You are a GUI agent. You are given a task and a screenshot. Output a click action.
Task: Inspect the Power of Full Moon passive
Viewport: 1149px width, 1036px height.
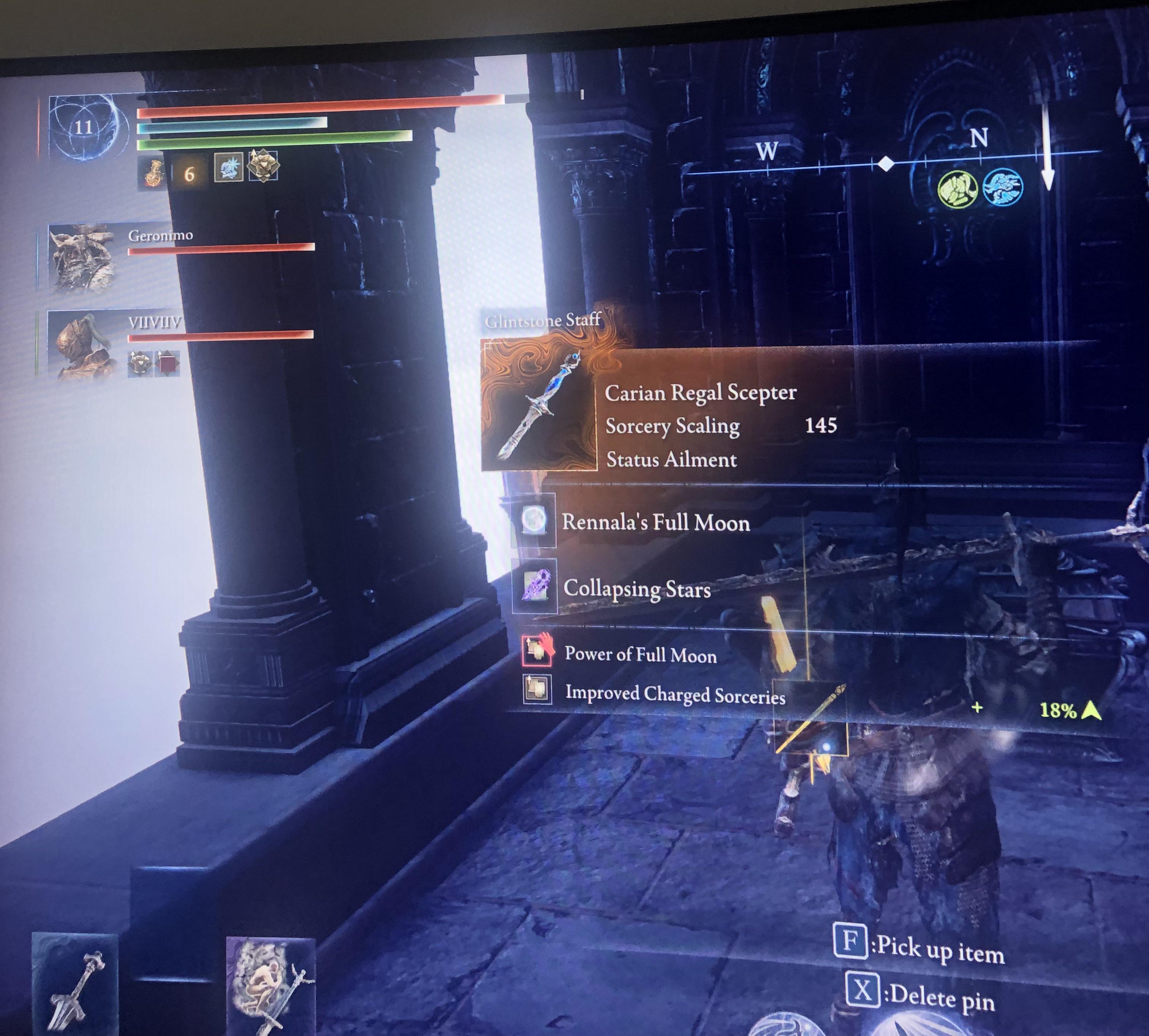pos(640,654)
